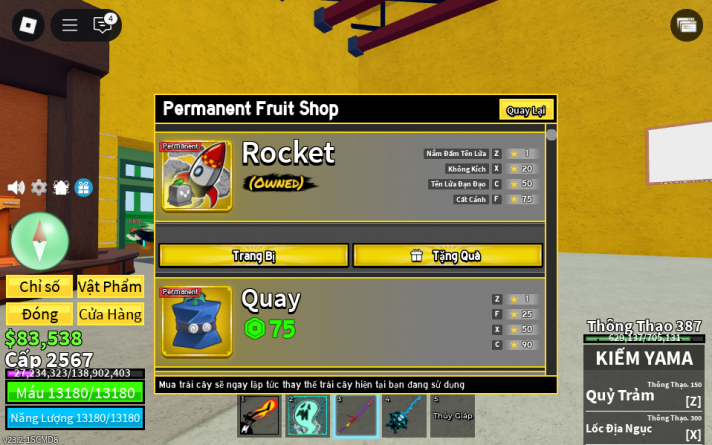
Task: Select the Thủy Giáp slot
Action: click(452, 416)
